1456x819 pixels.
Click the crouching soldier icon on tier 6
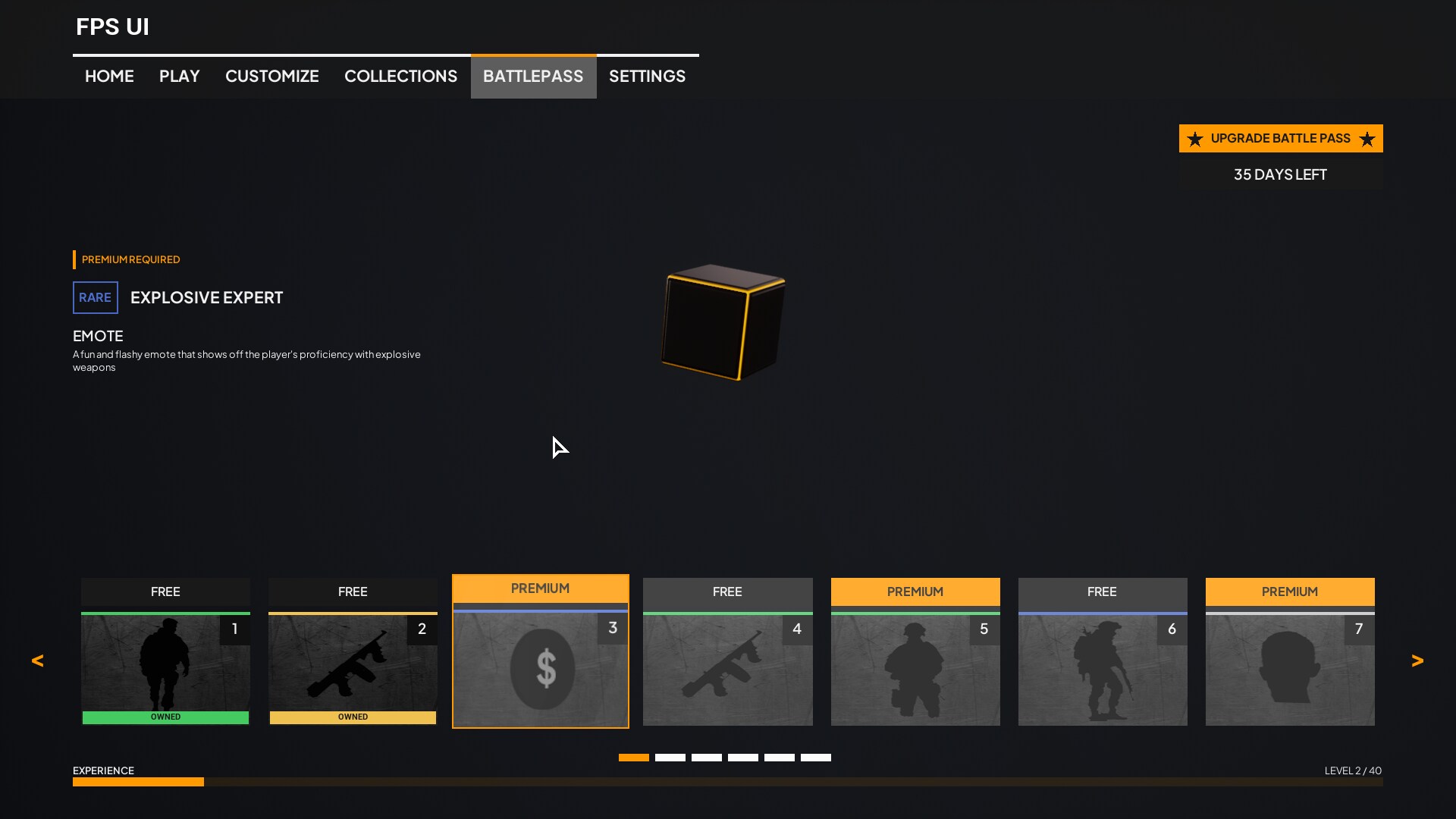(x=1103, y=667)
